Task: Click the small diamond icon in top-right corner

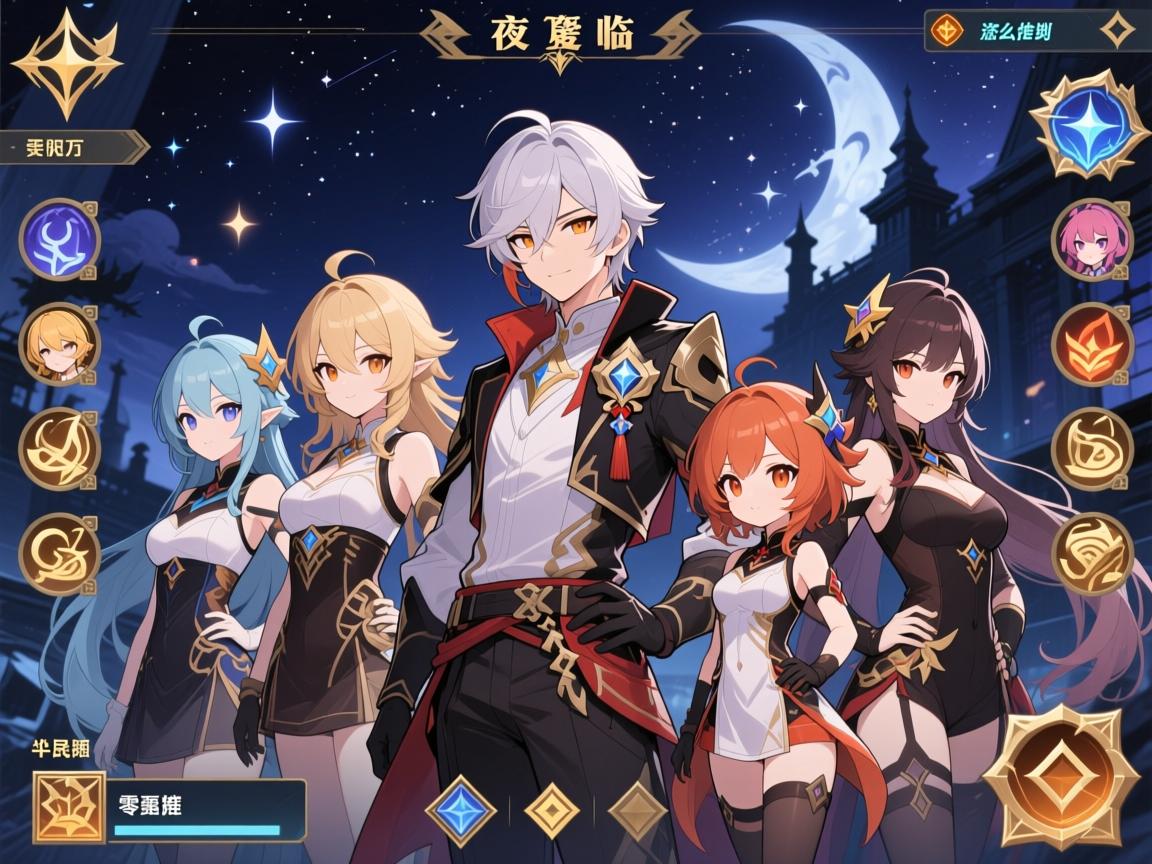Action: 1117,31
